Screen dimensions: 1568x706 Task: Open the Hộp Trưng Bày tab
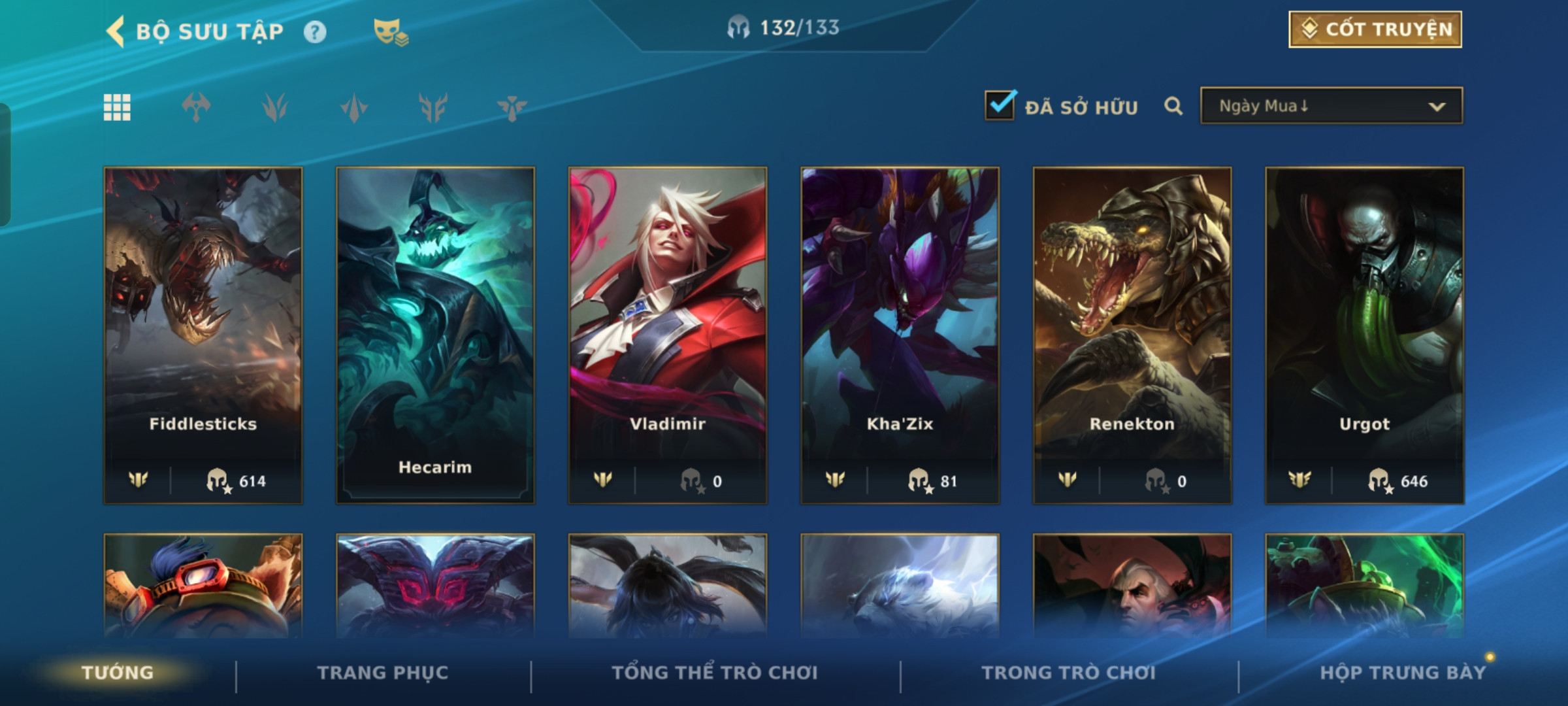(1403, 673)
